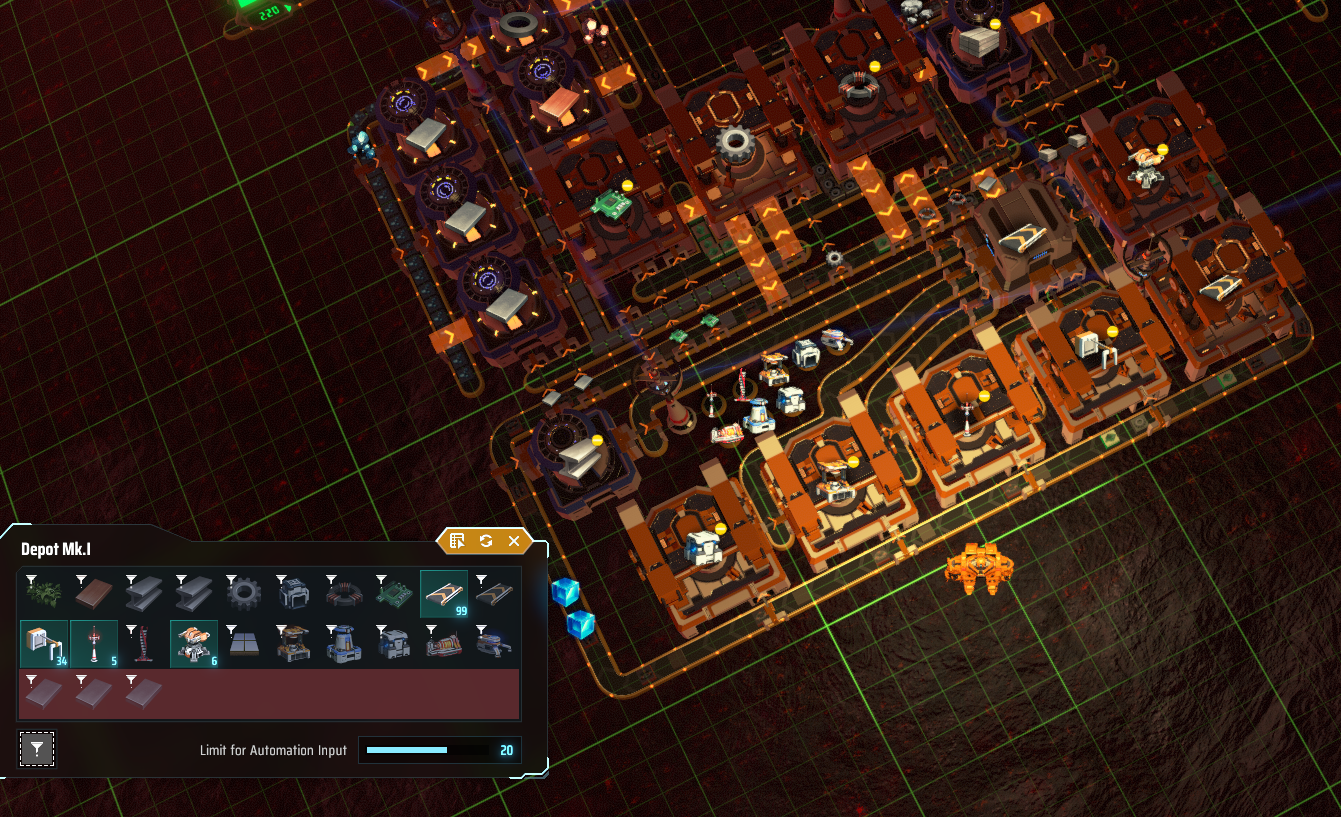The width and height of the screenshot is (1341, 817).
Task: Click the circular refresh arrows button
Action: [486, 541]
